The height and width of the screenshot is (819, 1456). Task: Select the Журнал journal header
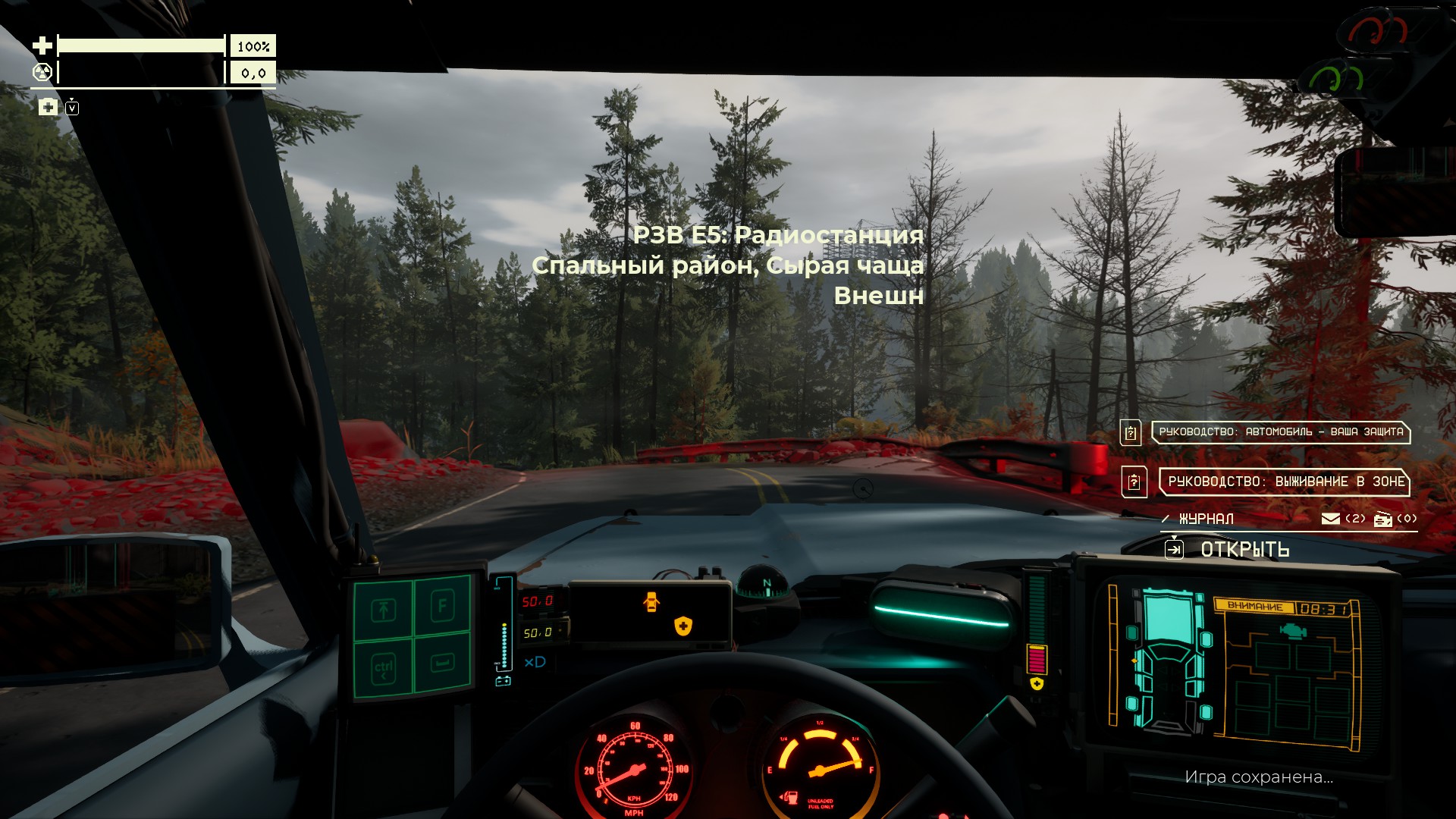pos(1206,519)
